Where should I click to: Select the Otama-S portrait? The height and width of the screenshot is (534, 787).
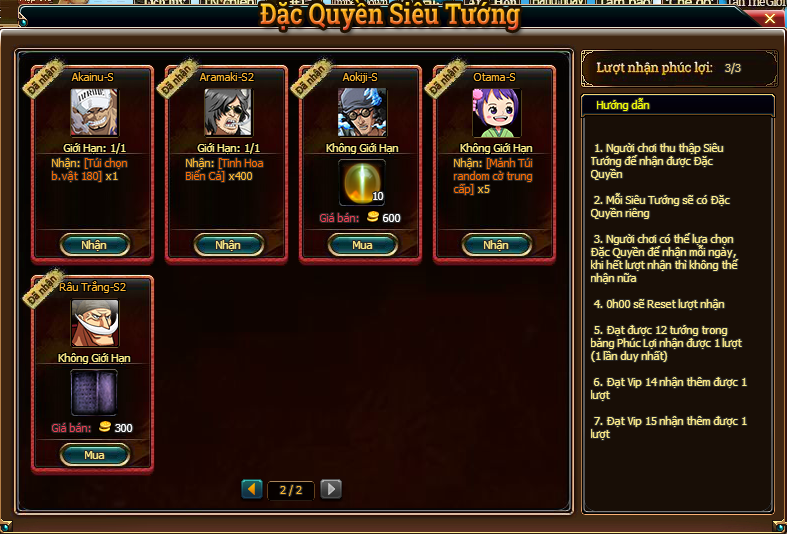496,112
